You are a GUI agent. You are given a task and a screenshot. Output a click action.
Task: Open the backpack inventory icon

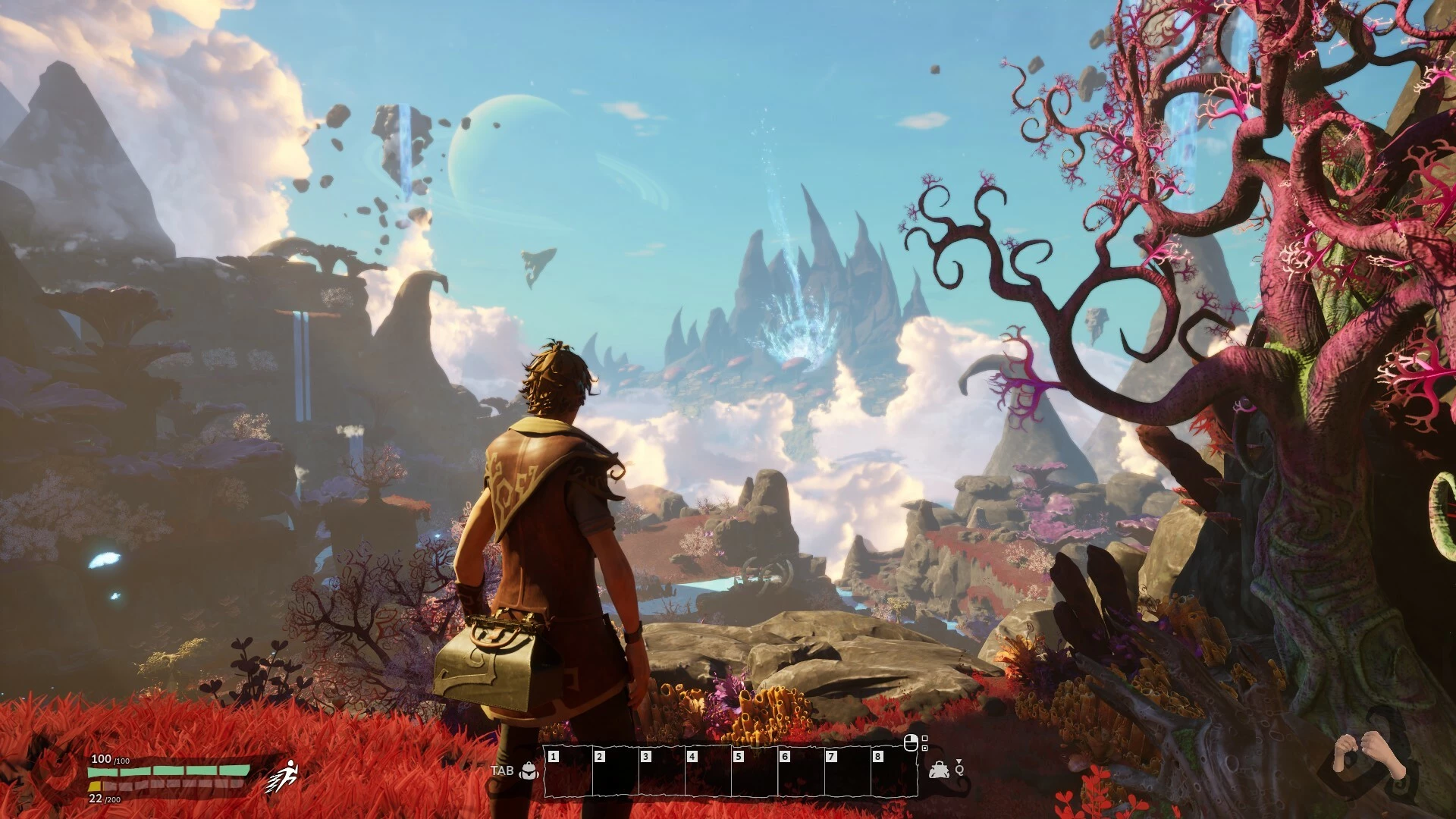pos(529,771)
